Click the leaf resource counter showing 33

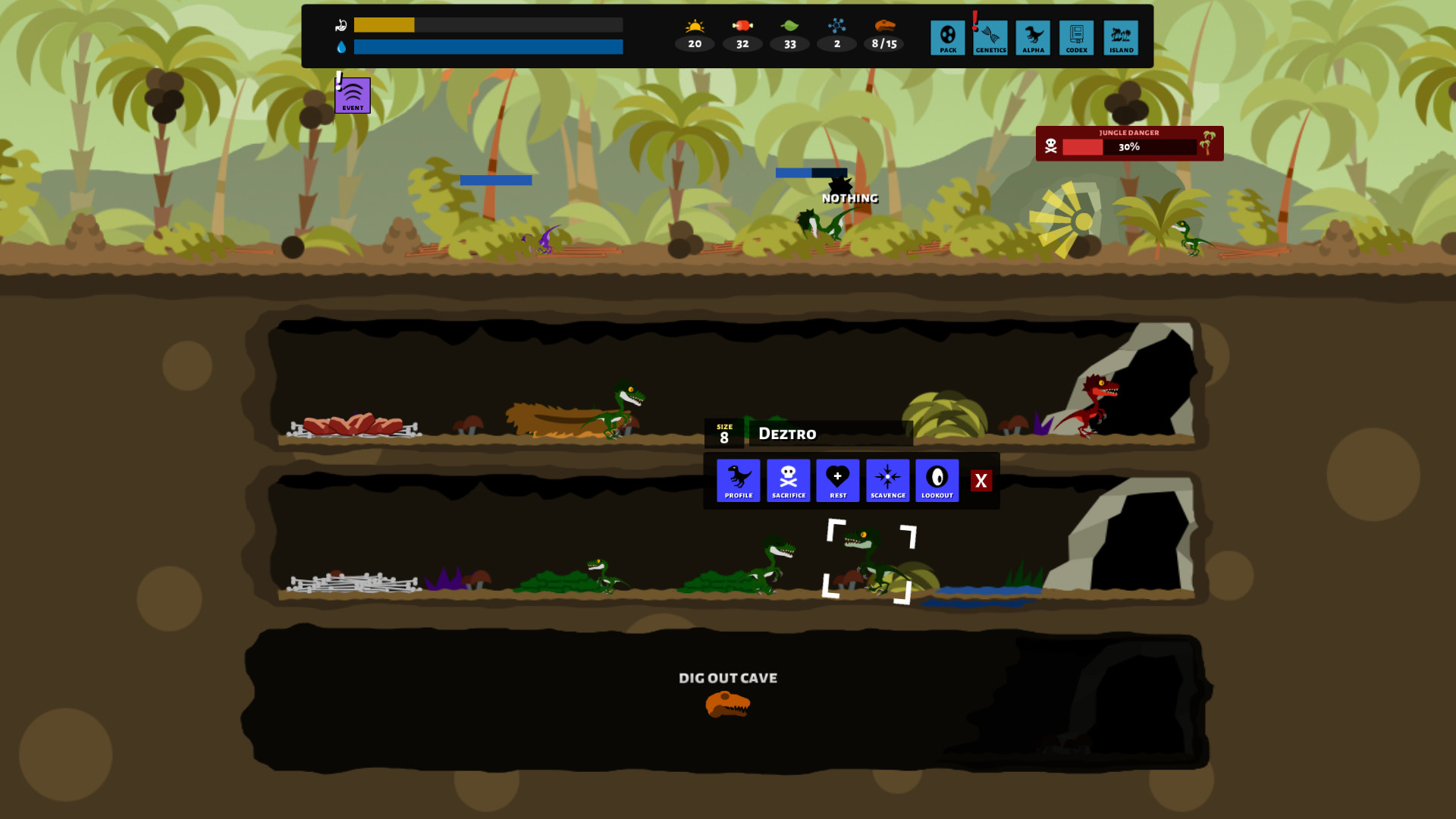click(789, 35)
